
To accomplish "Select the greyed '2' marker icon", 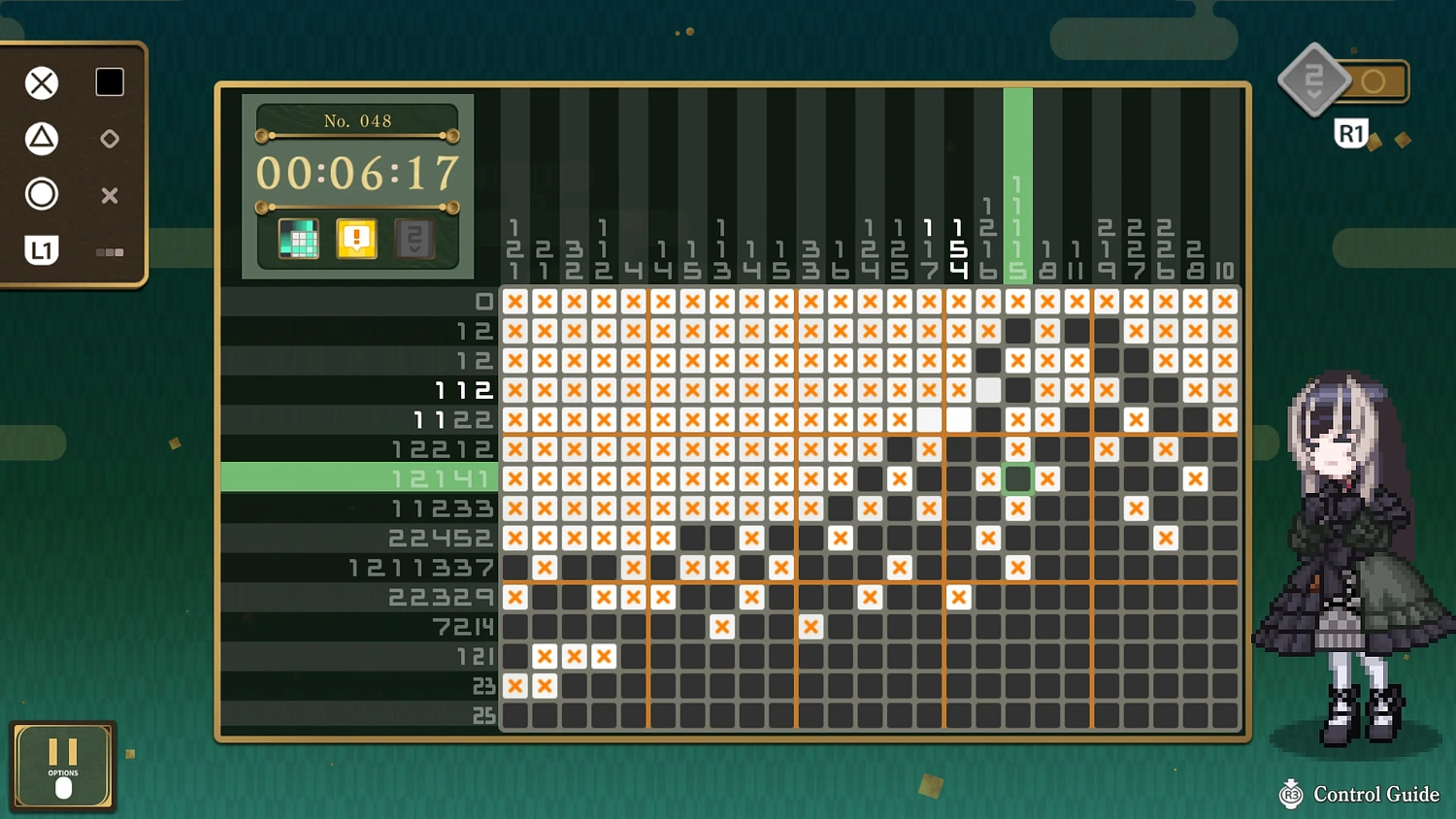I will click(413, 238).
